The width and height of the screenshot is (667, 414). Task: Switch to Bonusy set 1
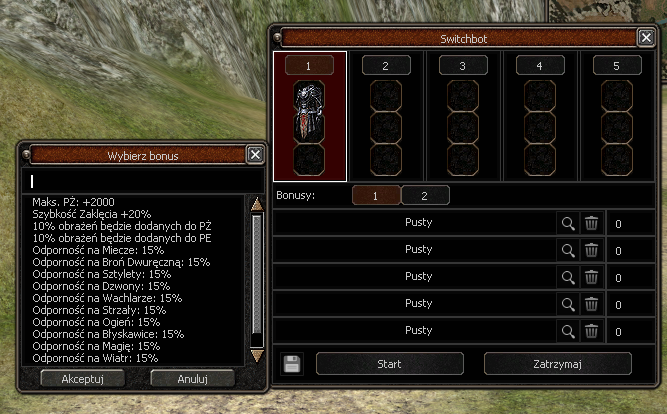(376, 196)
